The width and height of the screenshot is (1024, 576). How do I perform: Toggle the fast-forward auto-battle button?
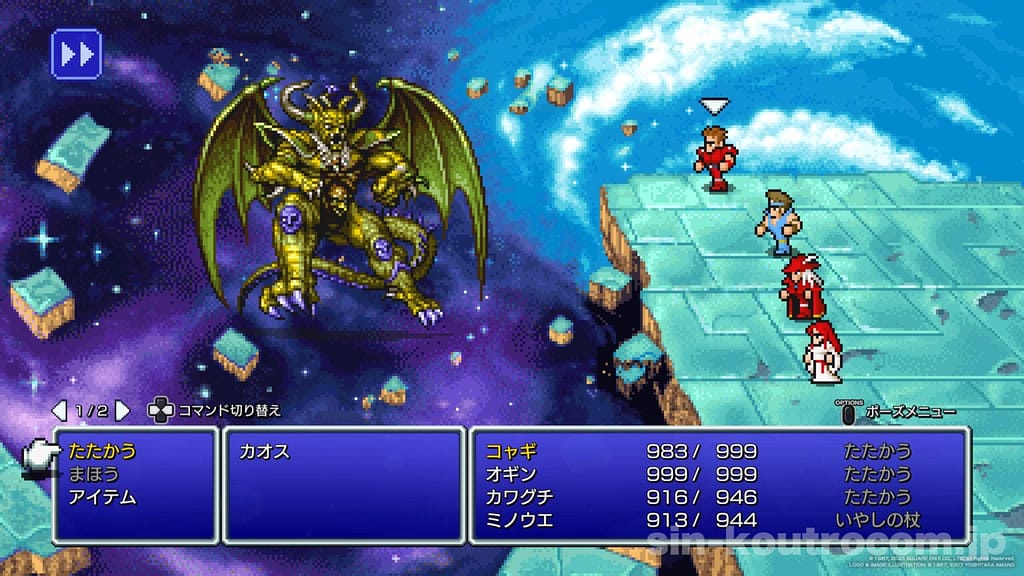point(76,53)
